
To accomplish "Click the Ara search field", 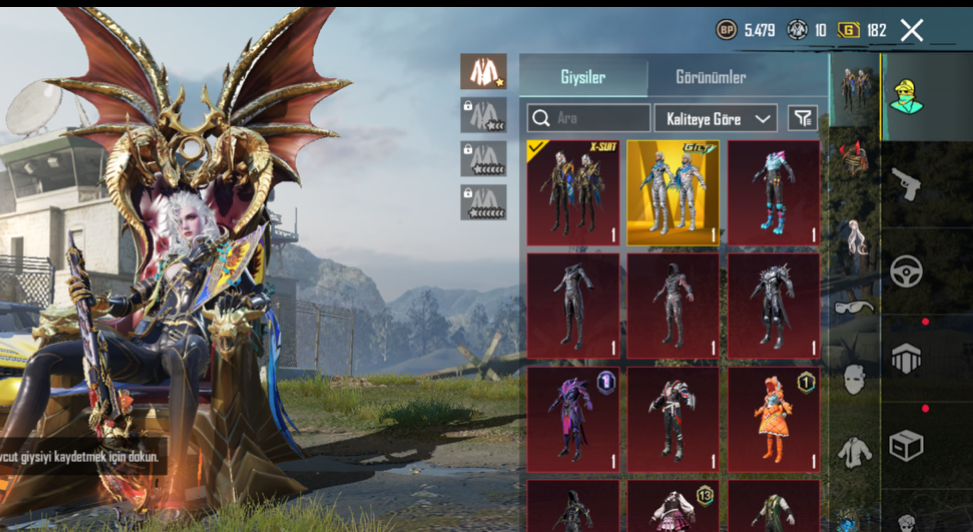I will pyautogui.click(x=590, y=119).
